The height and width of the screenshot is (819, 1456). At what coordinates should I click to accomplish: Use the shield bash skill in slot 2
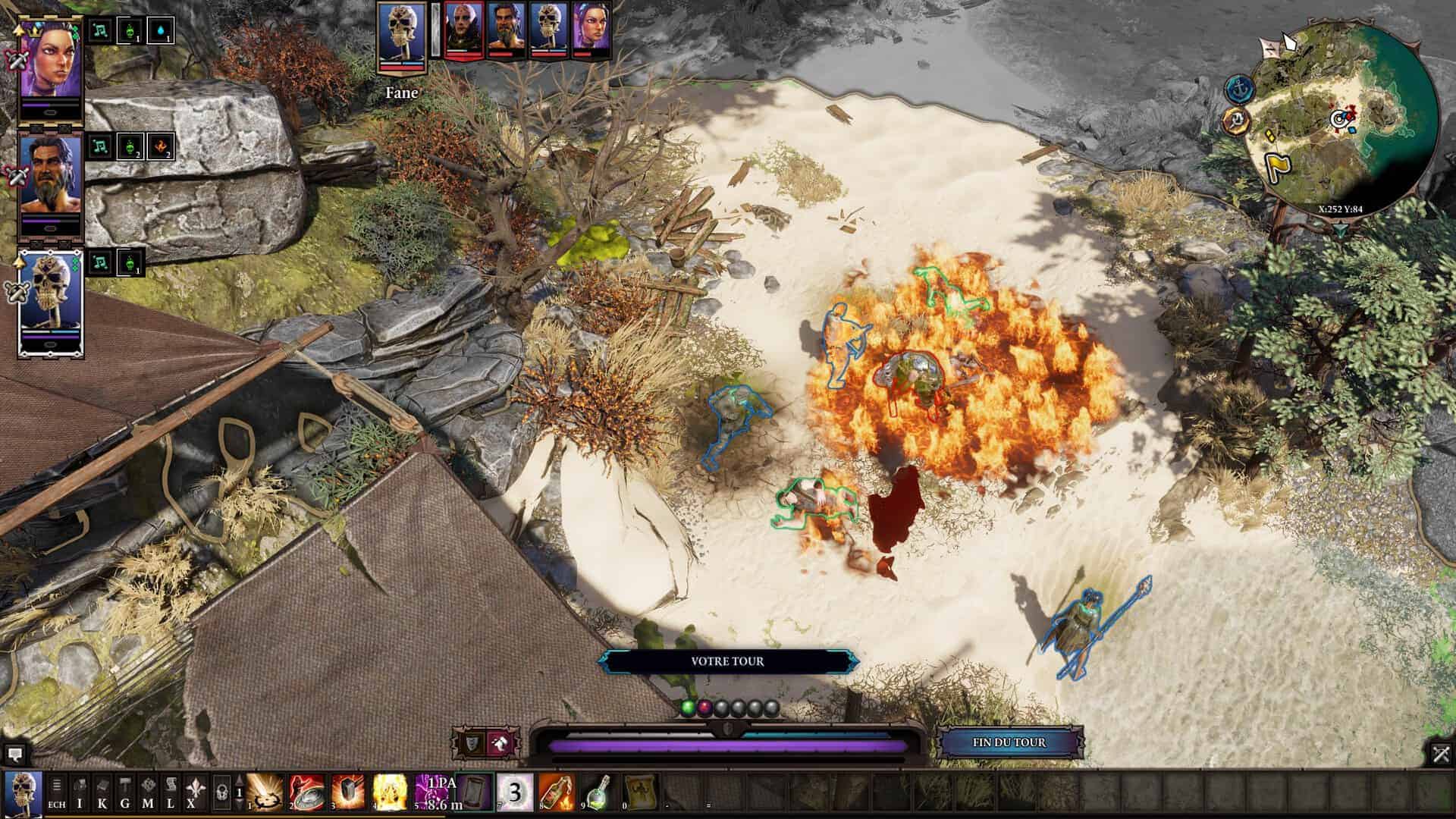[307, 792]
